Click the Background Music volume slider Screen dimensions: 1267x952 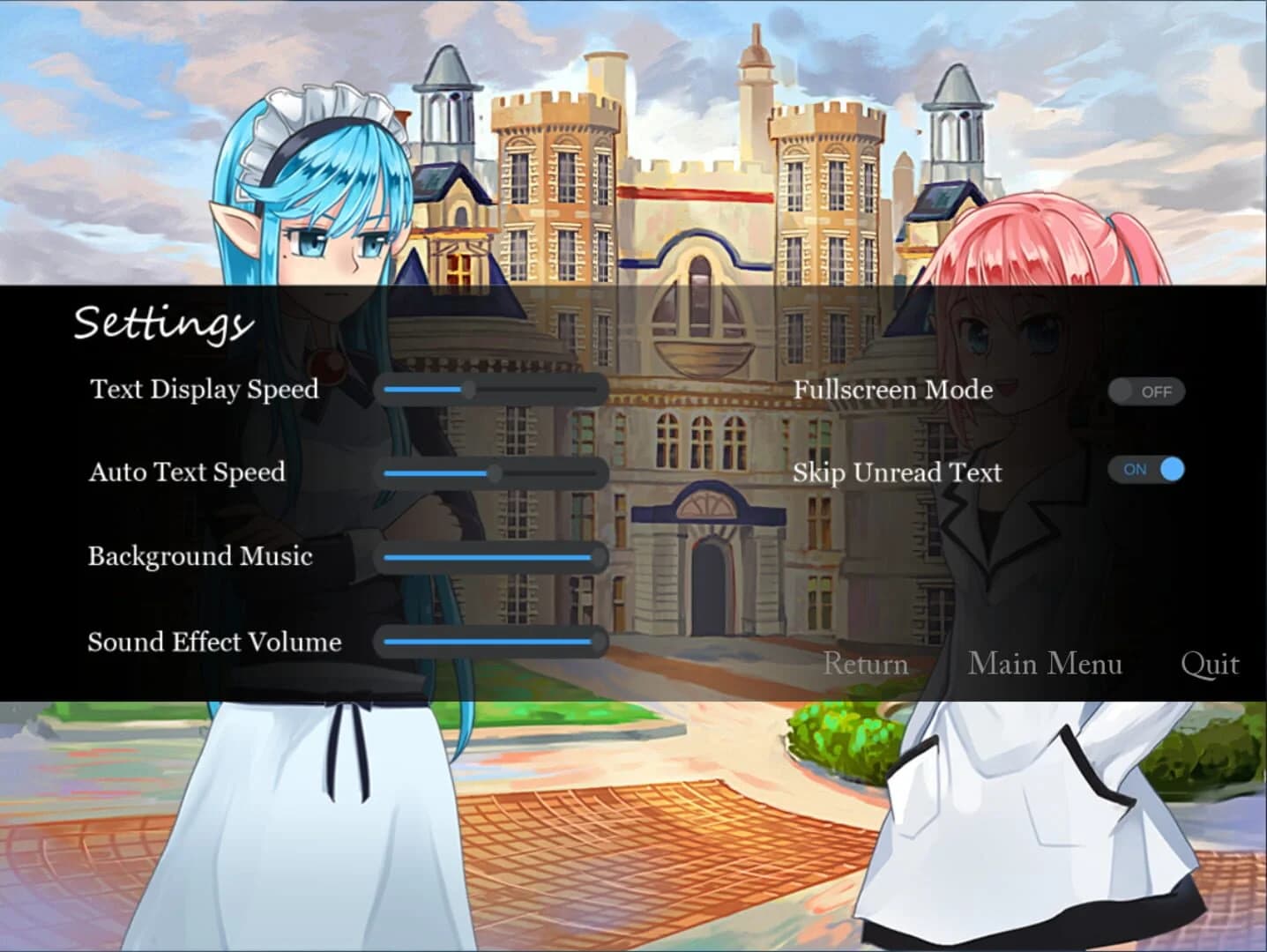click(489, 558)
